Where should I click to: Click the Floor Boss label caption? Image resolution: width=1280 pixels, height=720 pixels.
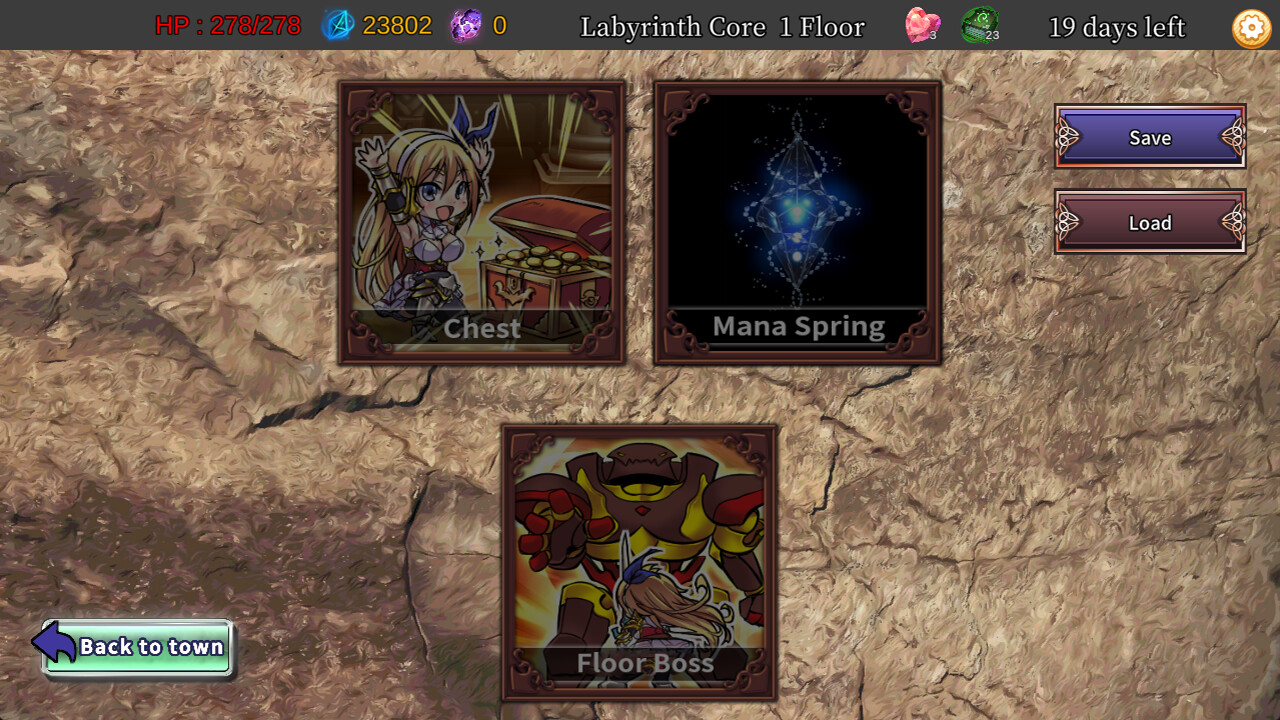point(644,663)
